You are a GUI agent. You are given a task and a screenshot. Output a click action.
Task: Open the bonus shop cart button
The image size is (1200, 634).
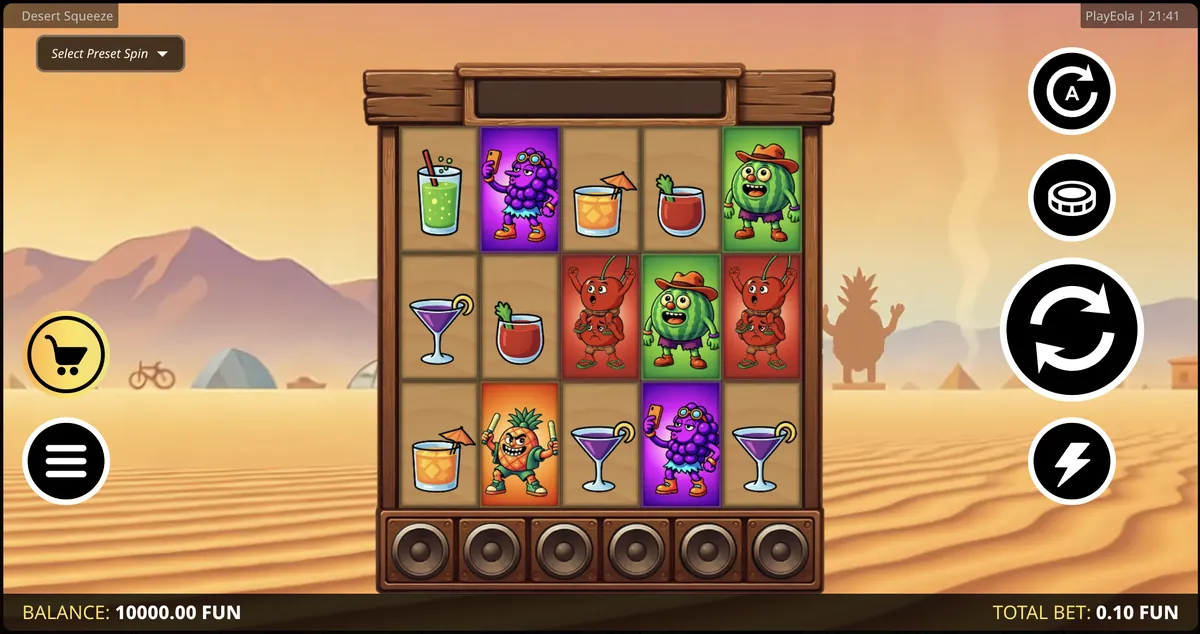66,354
